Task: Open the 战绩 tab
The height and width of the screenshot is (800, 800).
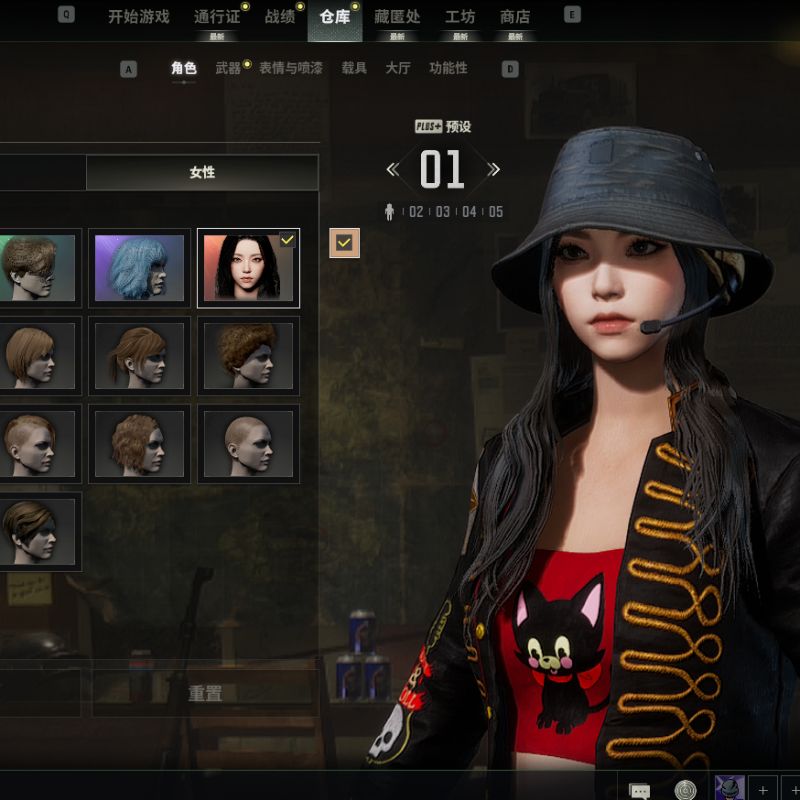Action: click(279, 17)
